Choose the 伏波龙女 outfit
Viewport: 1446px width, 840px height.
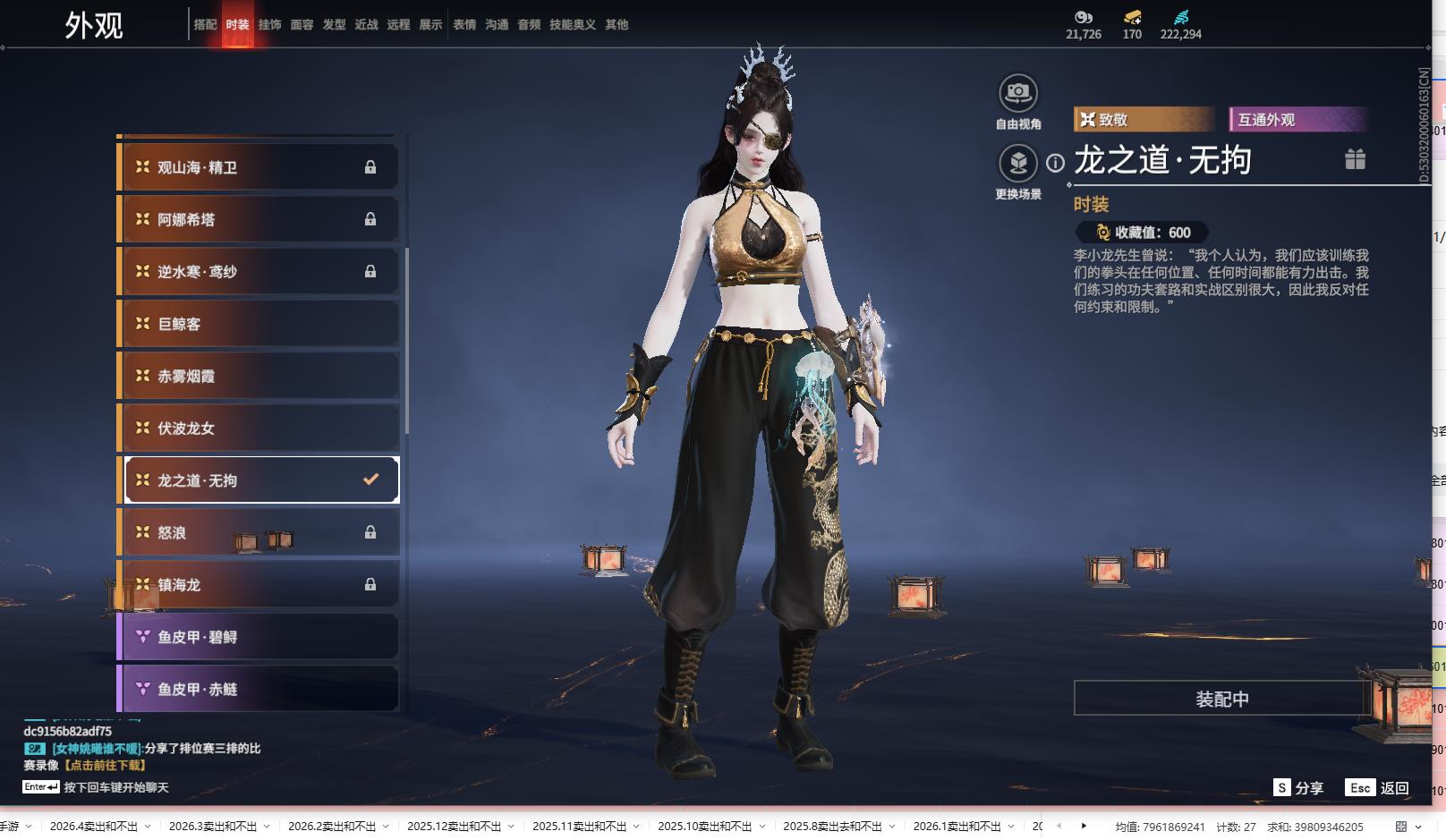pyautogui.click(x=259, y=428)
